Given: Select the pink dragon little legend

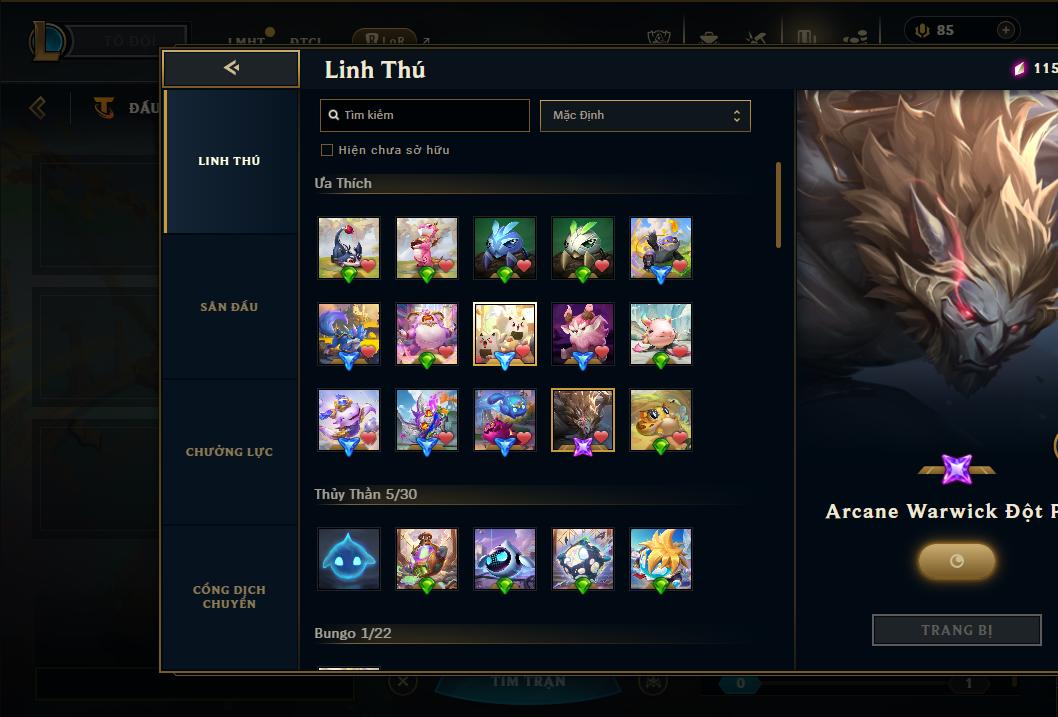Looking at the screenshot, I should coord(427,248).
